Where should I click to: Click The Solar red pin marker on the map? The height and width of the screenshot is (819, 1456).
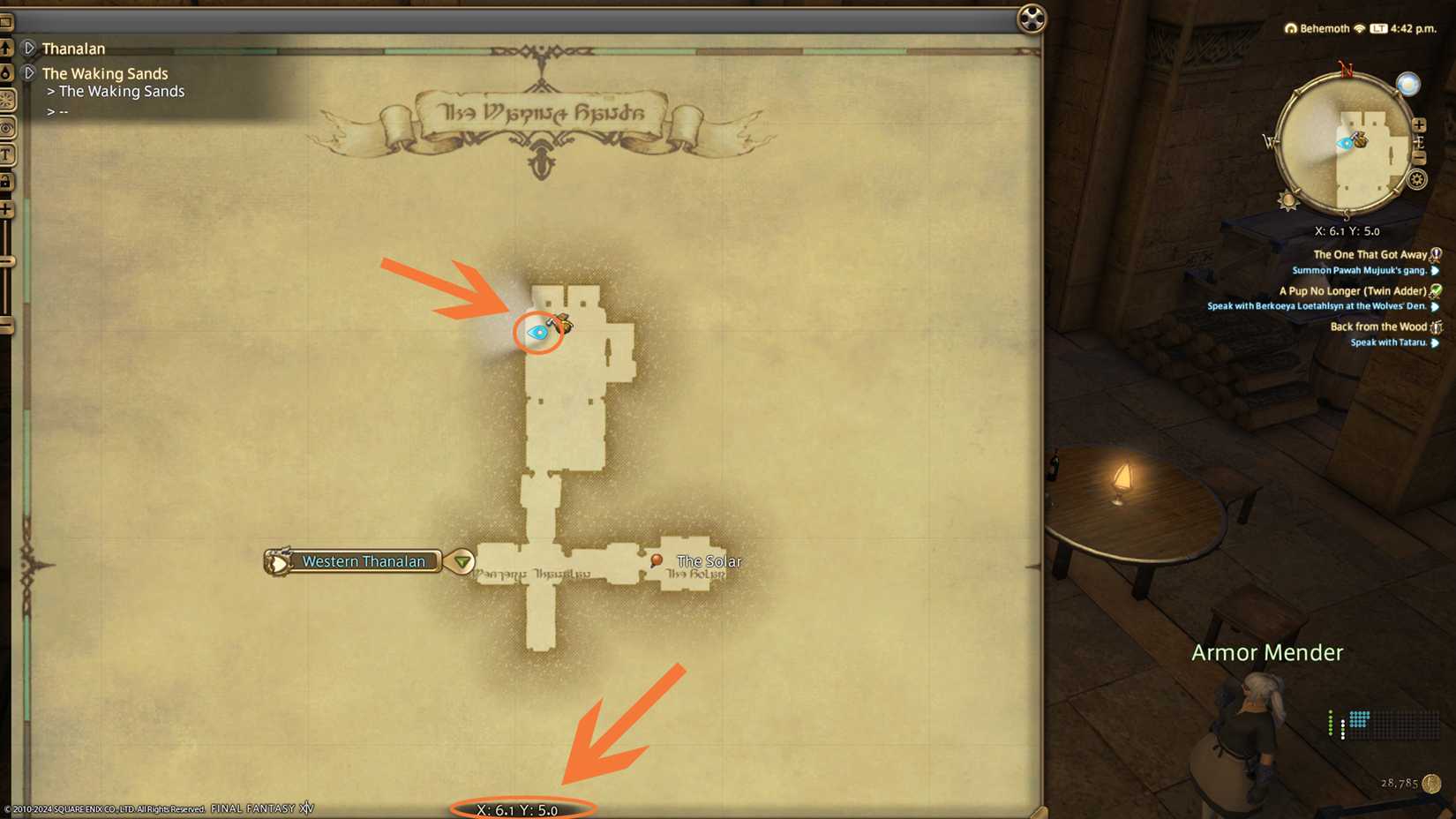[x=657, y=560]
